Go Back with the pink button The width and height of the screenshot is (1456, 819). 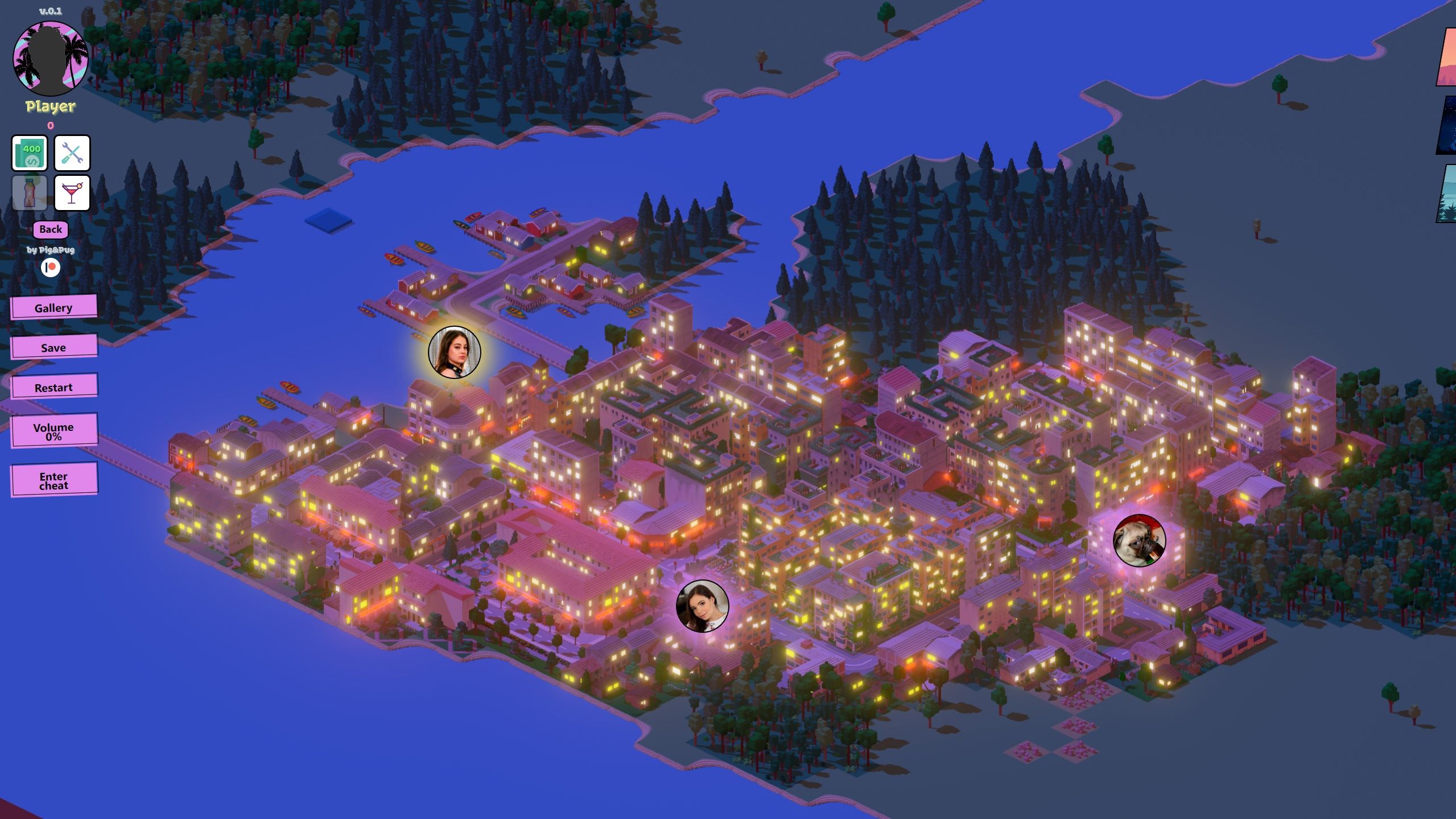pos(51,229)
